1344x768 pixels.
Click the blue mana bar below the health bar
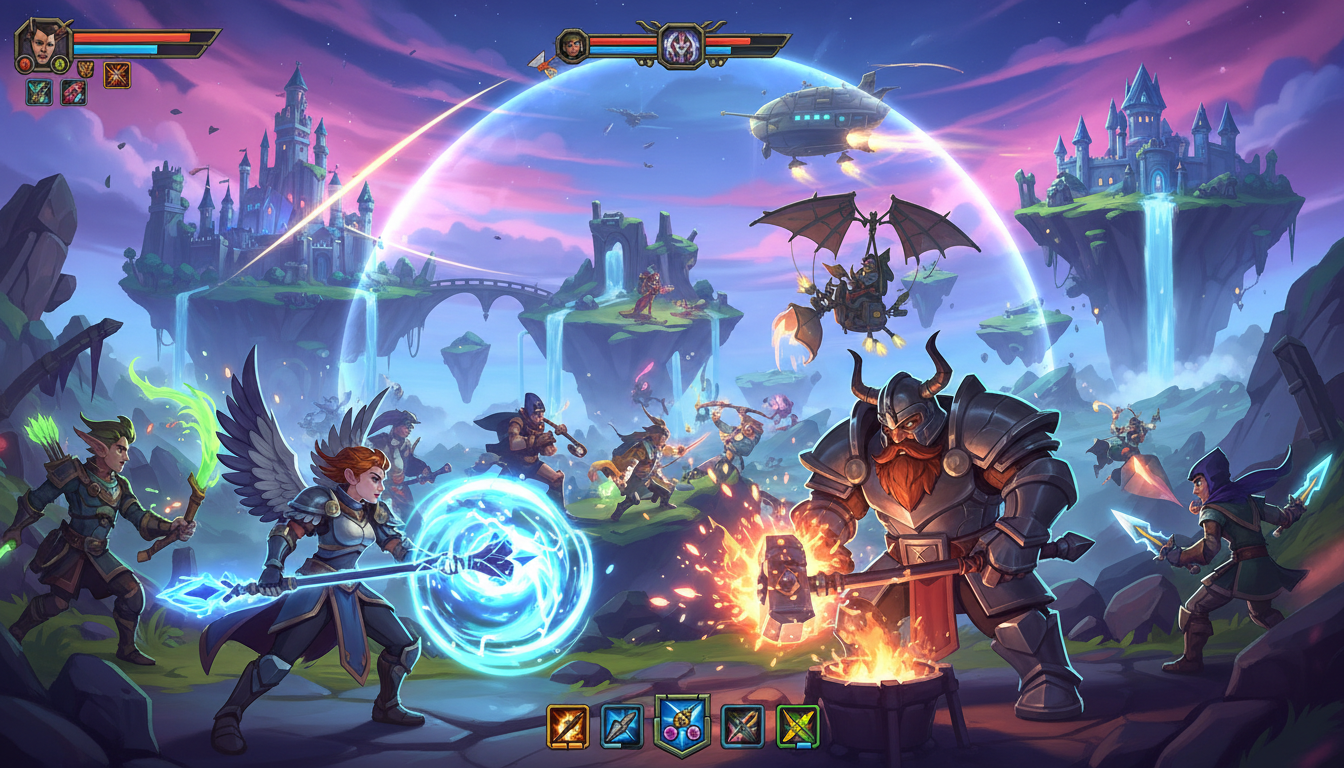tap(115, 50)
